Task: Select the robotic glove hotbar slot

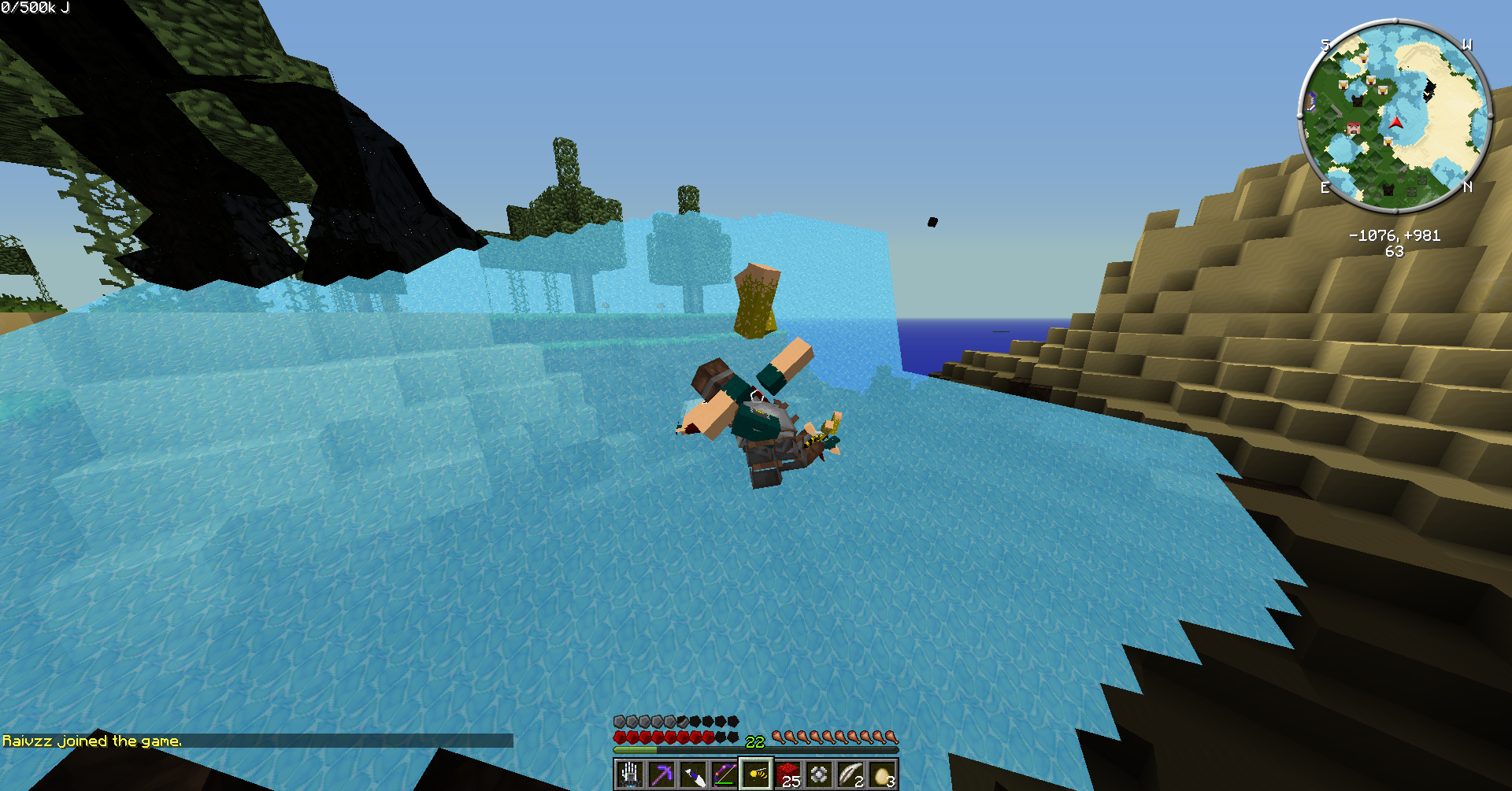Action: pos(629,774)
